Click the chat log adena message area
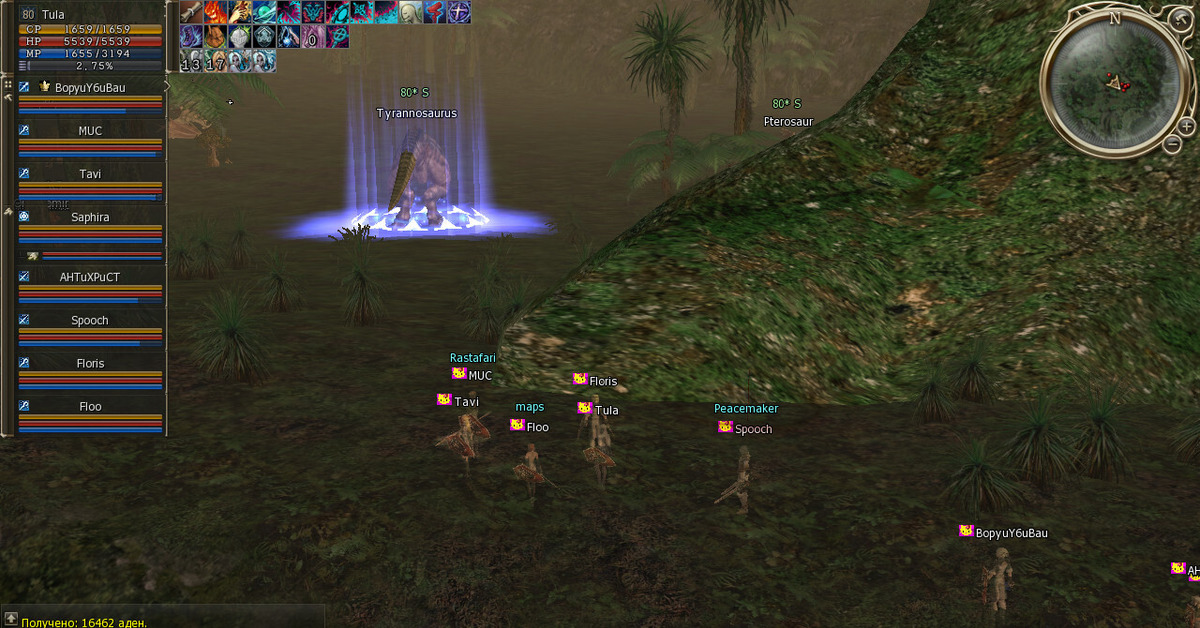Screen dimensions: 1200x628 click(85, 622)
